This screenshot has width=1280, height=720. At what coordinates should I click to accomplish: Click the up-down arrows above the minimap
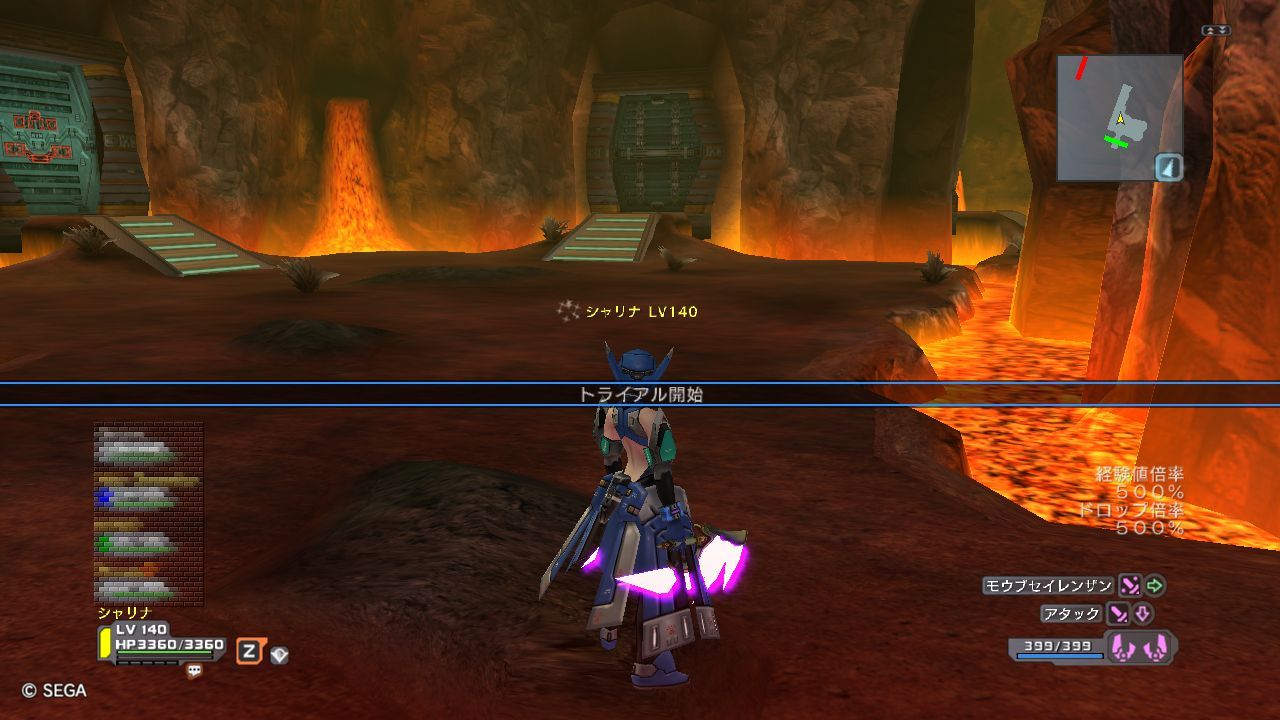point(1216,31)
